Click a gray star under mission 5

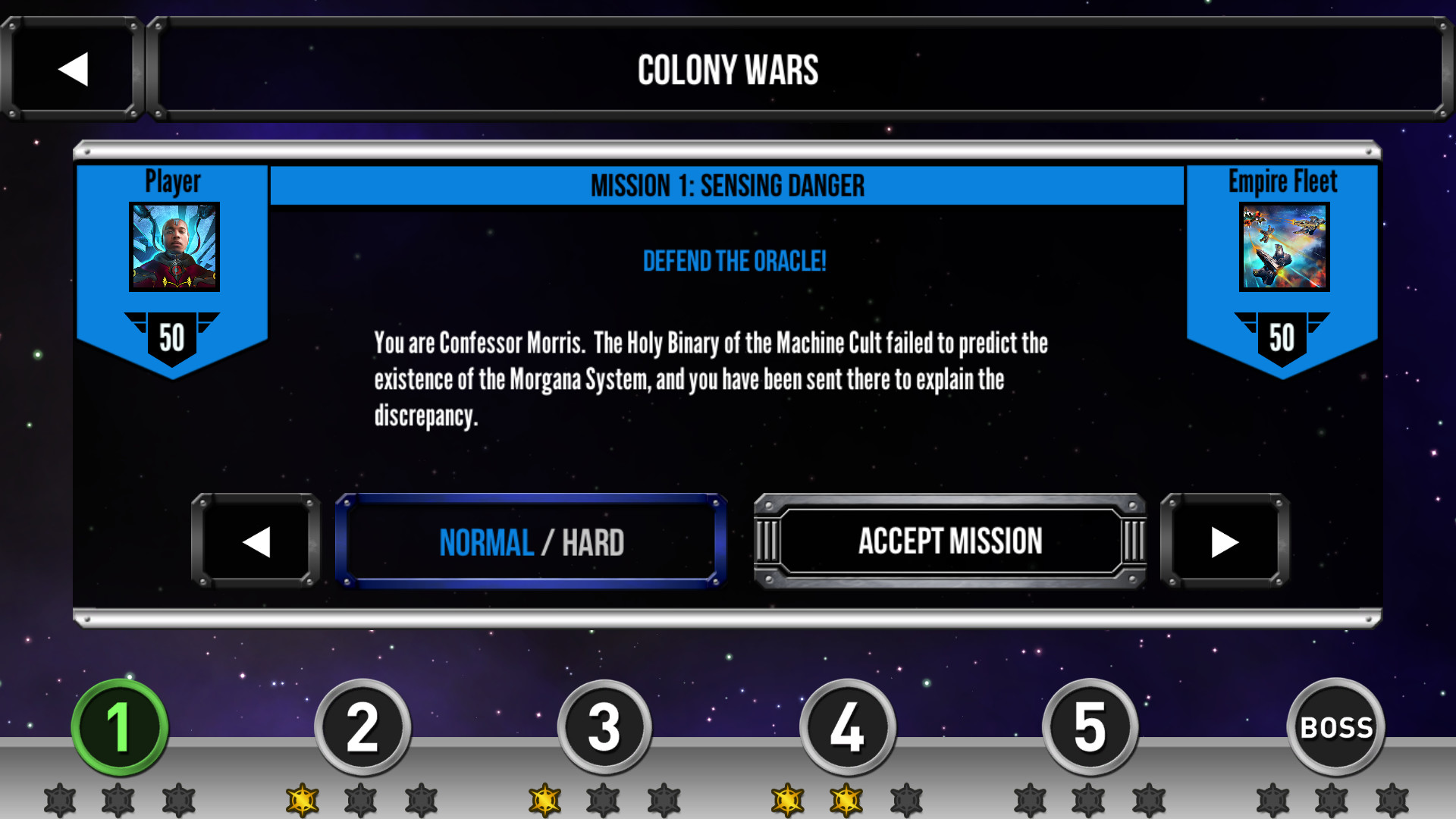(x=1090, y=796)
